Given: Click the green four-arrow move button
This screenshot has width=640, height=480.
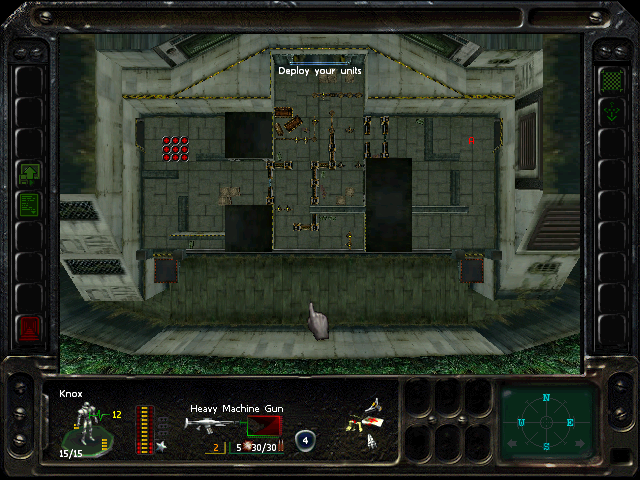Looking at the screenshot, I should pos(610,112).
